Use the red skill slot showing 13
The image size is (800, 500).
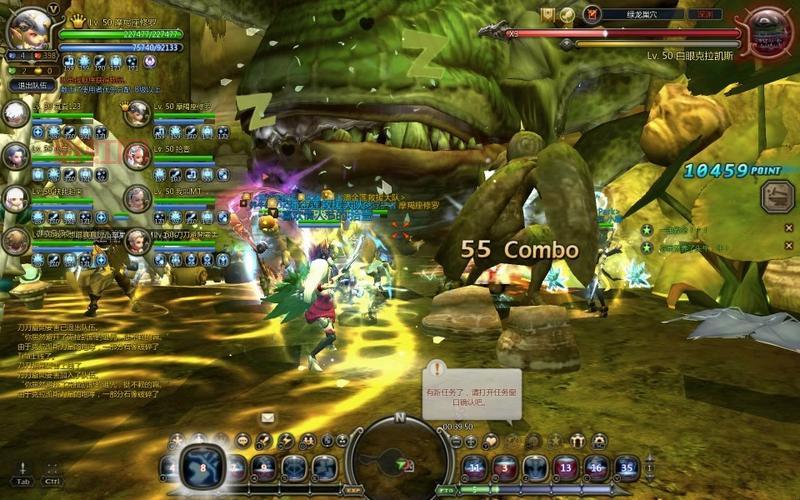(x=566, y=467)
